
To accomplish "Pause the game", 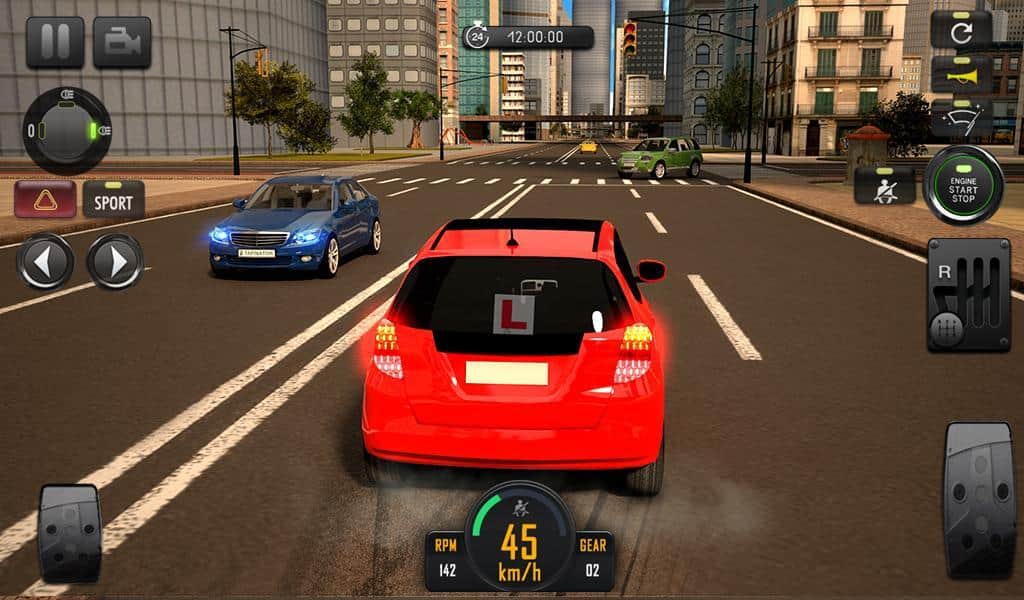I will [x=55, y=42].
